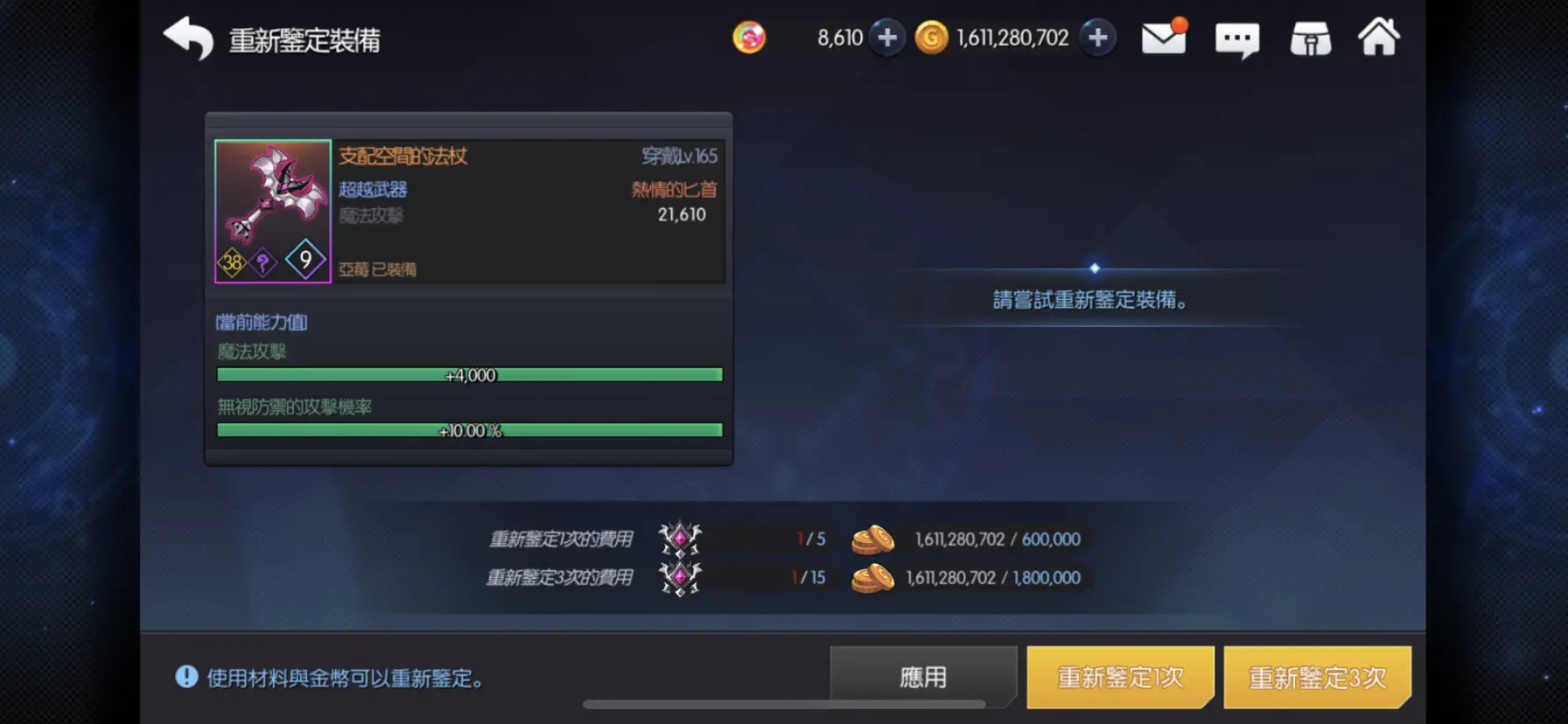Viewport: 1568px width, 724px height.
Task: Open the mail inbox icon
Action: [1164, 38]
